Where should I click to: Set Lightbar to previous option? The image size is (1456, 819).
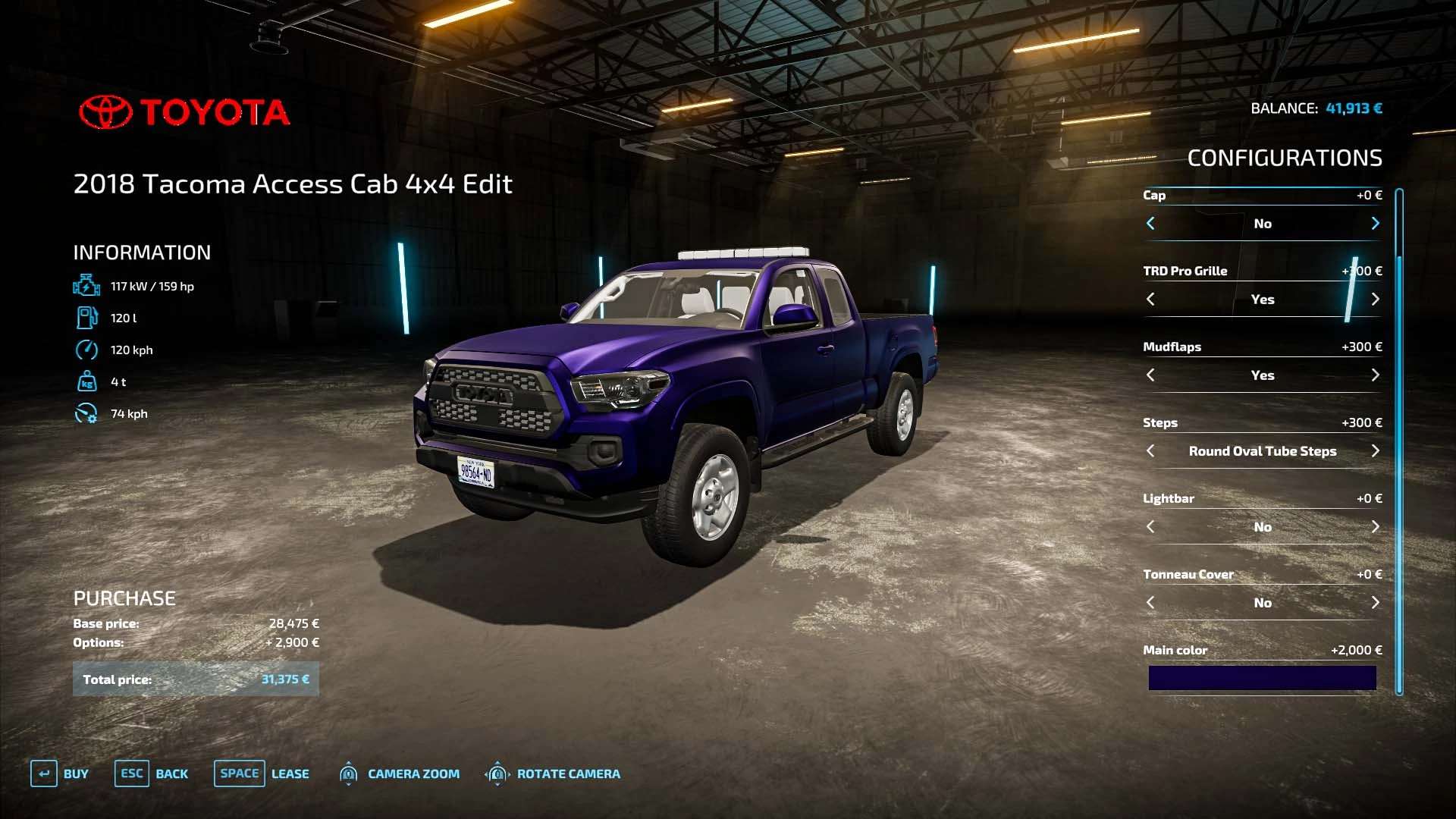tap(1150, 527)
